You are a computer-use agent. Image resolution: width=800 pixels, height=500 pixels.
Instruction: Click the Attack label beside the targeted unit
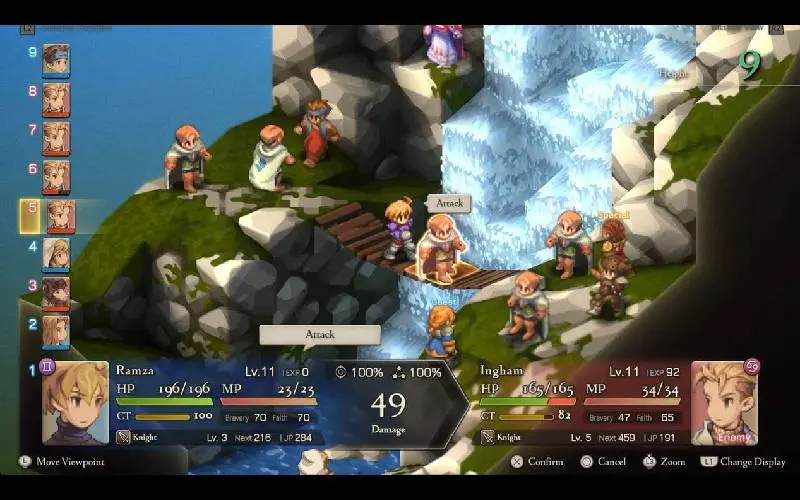tap(449, 203)
